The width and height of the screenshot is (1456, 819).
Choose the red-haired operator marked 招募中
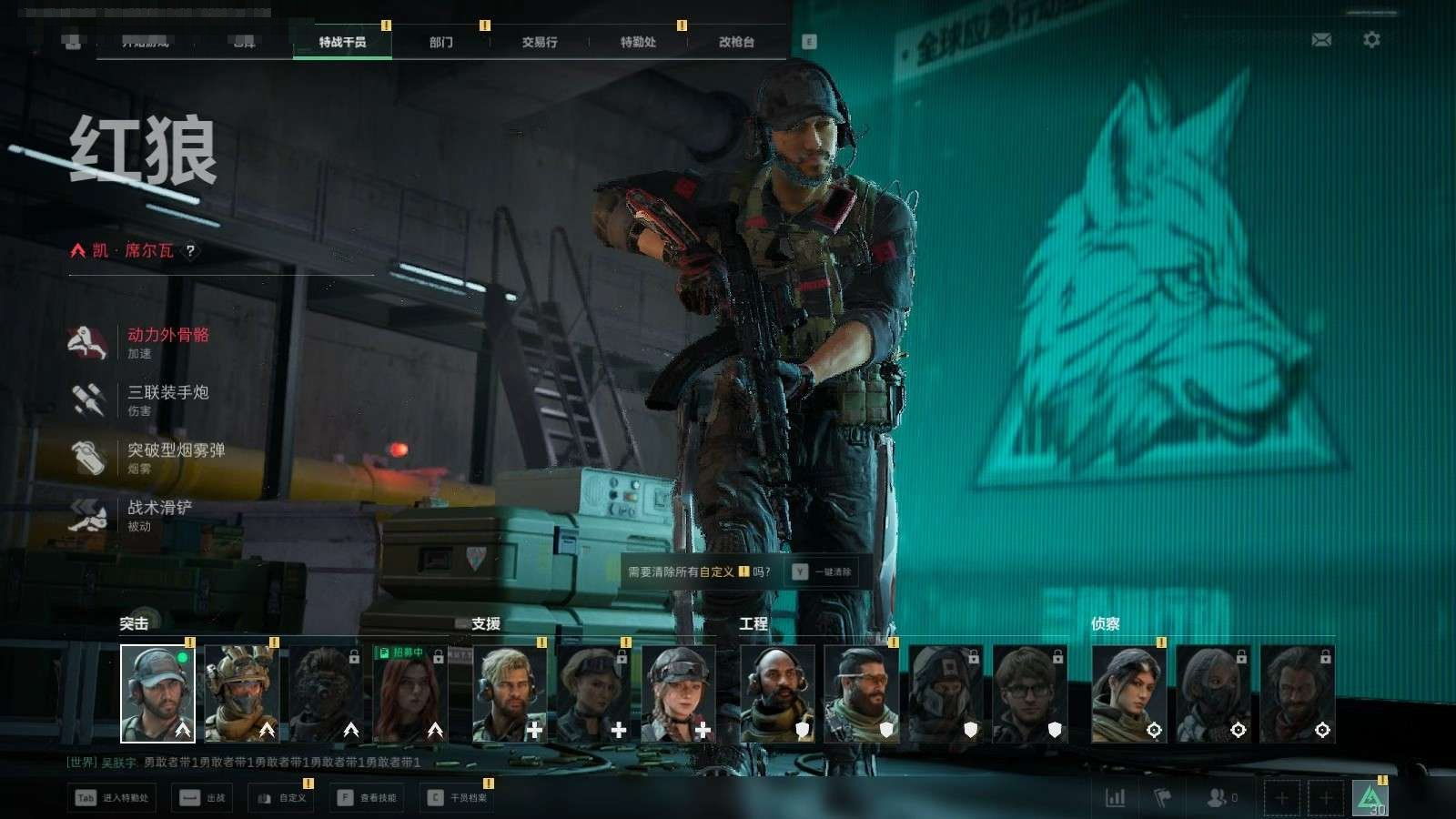409,693
